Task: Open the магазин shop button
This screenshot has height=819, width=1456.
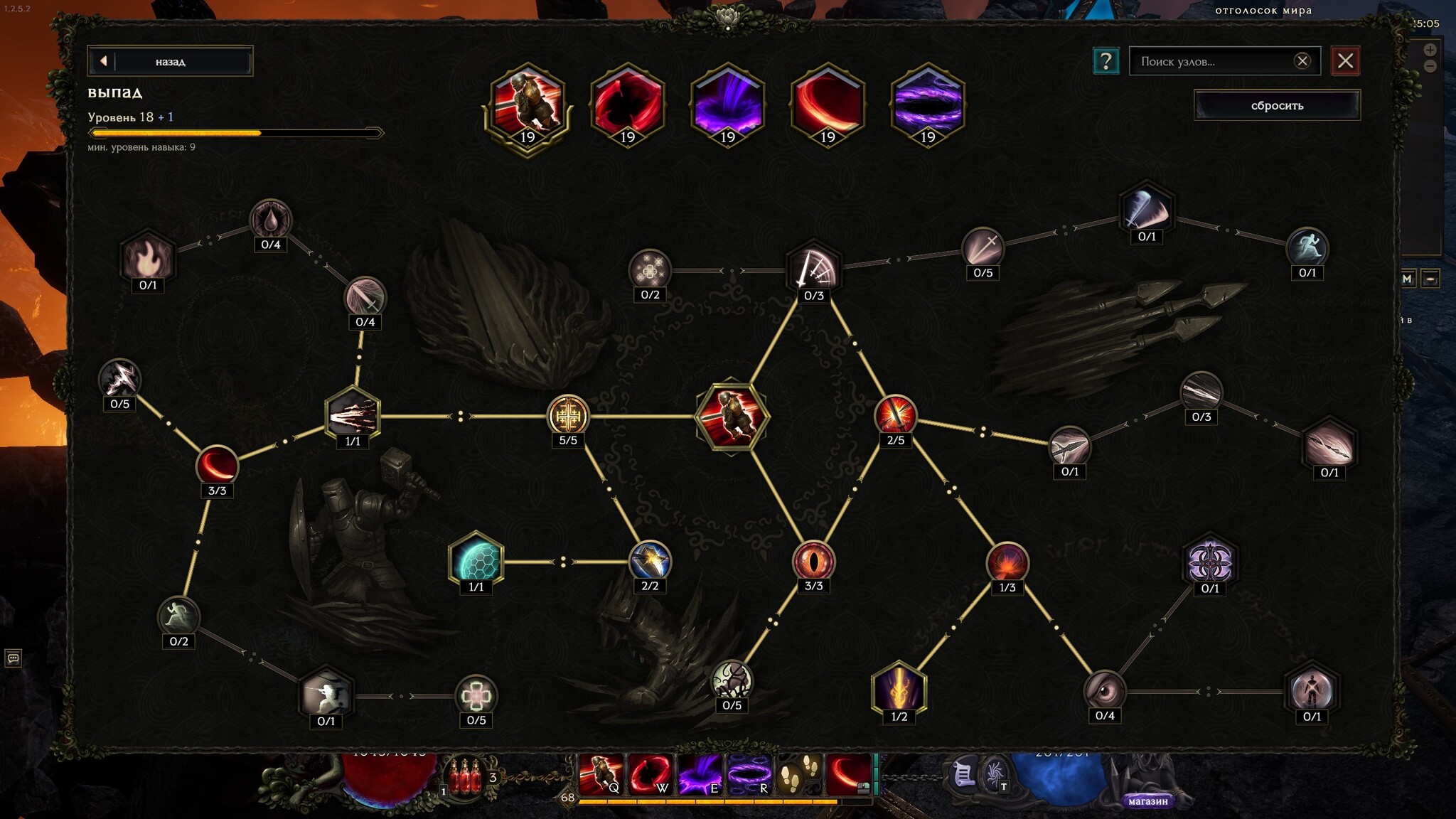Action: point(1148,801)
